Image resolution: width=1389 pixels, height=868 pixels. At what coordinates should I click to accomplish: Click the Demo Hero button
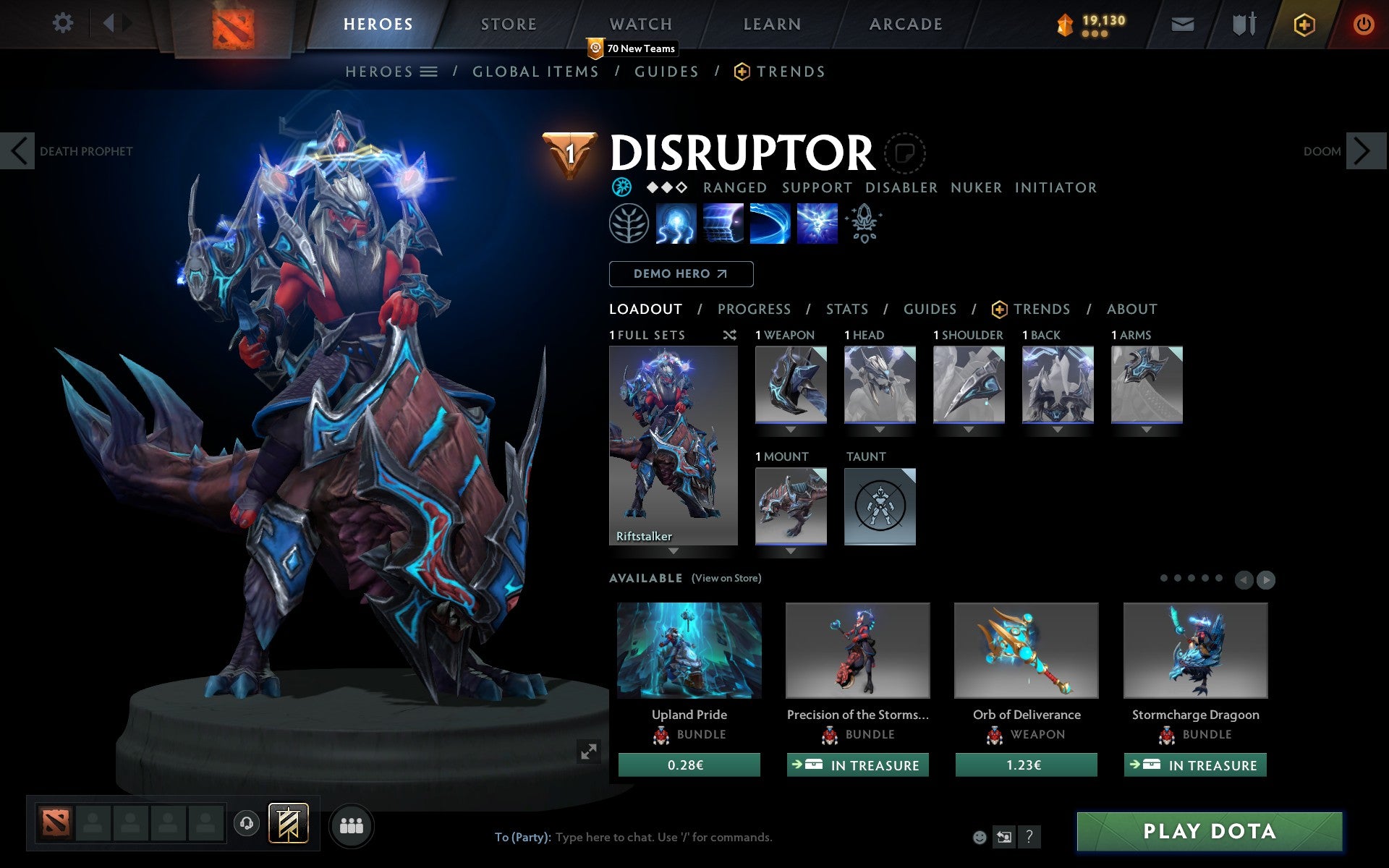click(x=681, y=273)
